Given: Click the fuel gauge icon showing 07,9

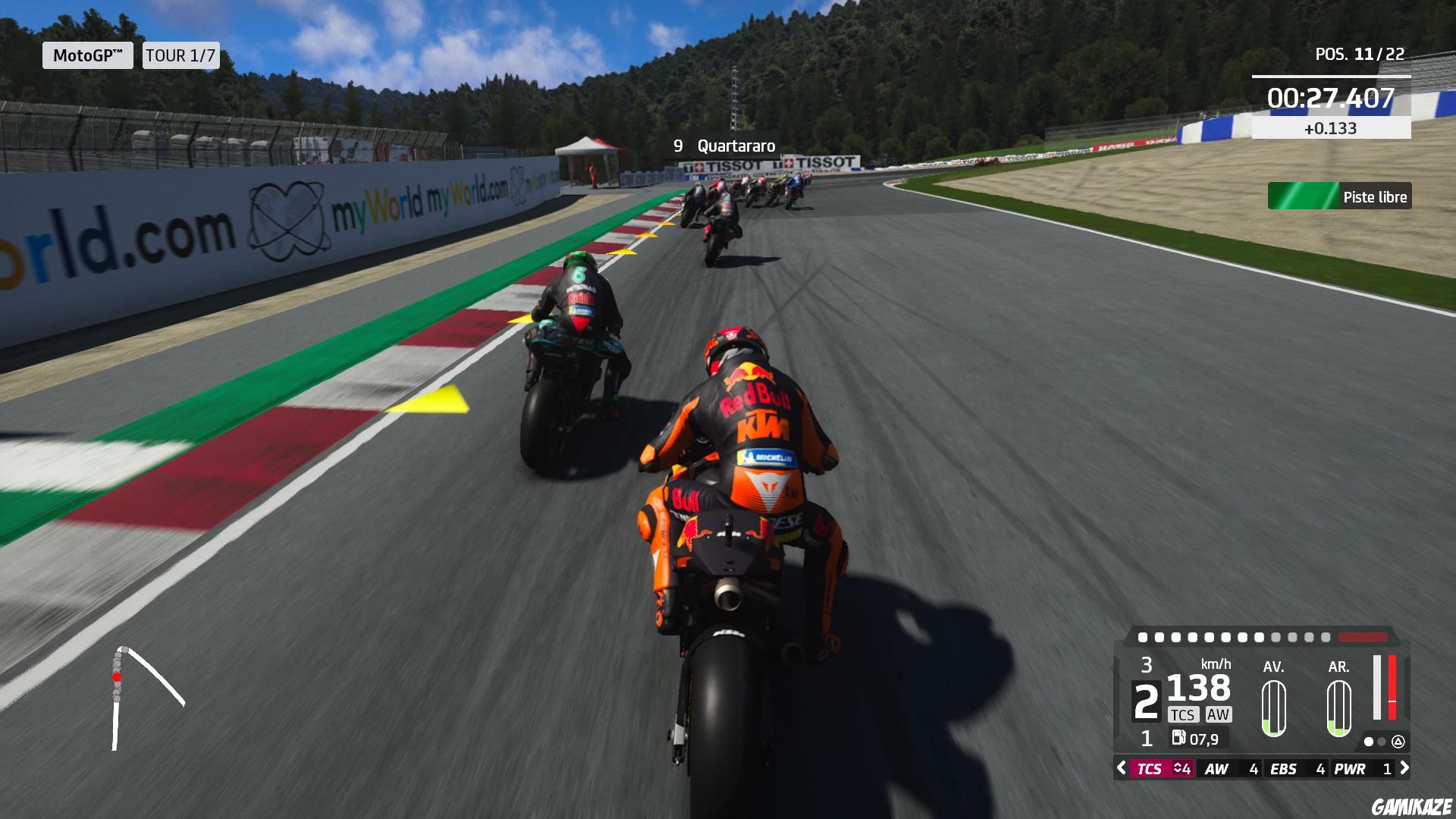Looking at the screenshot, I should click(x=1178, y=736).
